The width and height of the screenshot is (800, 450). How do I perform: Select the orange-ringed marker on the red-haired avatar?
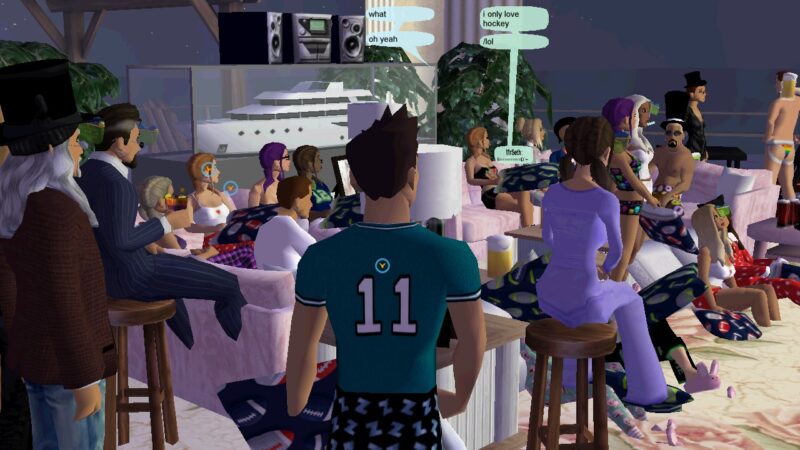click(206, 169)
